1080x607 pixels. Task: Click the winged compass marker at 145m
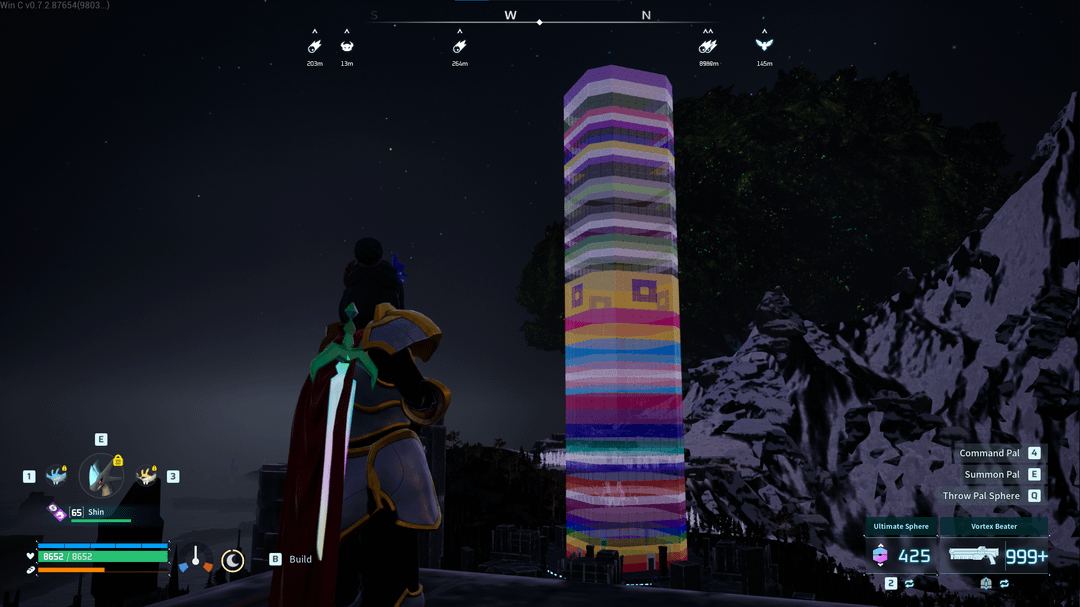click(764, 45)
